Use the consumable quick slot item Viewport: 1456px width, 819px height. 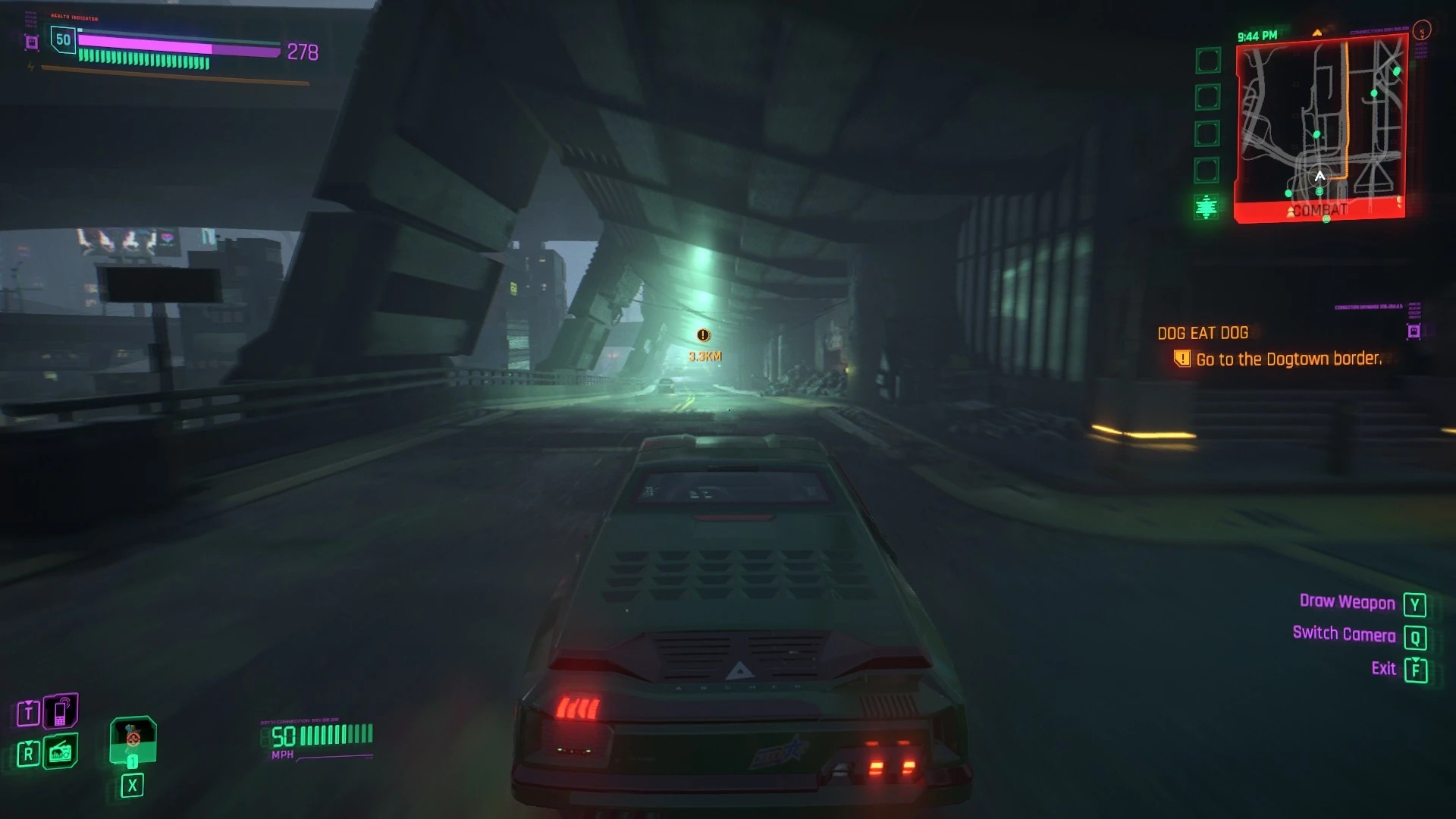(x=133, y=740)
